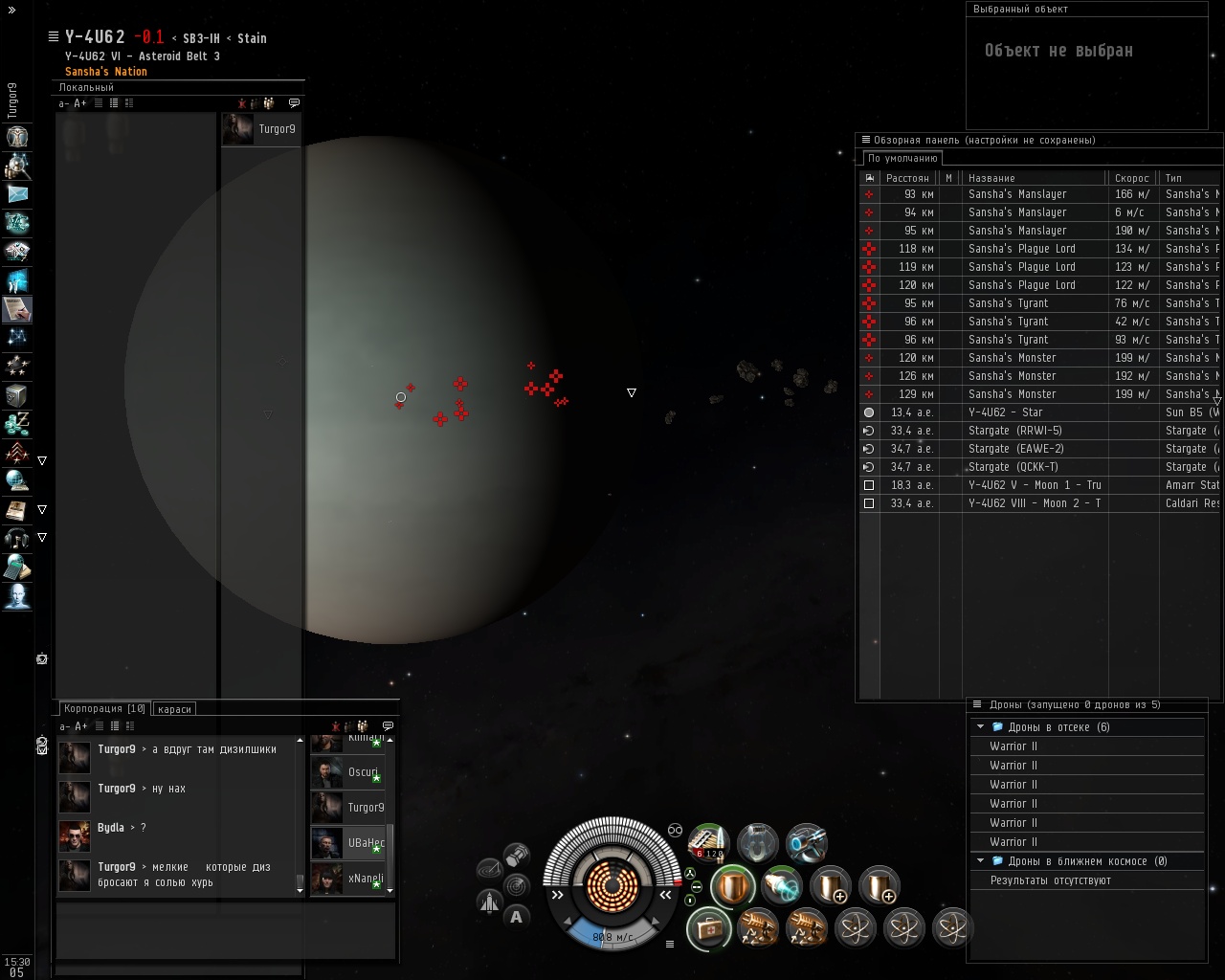This screenshot has height=980, width=1225.
Task: Toggle the autopilot A button
Action: (x=517, y=917)
